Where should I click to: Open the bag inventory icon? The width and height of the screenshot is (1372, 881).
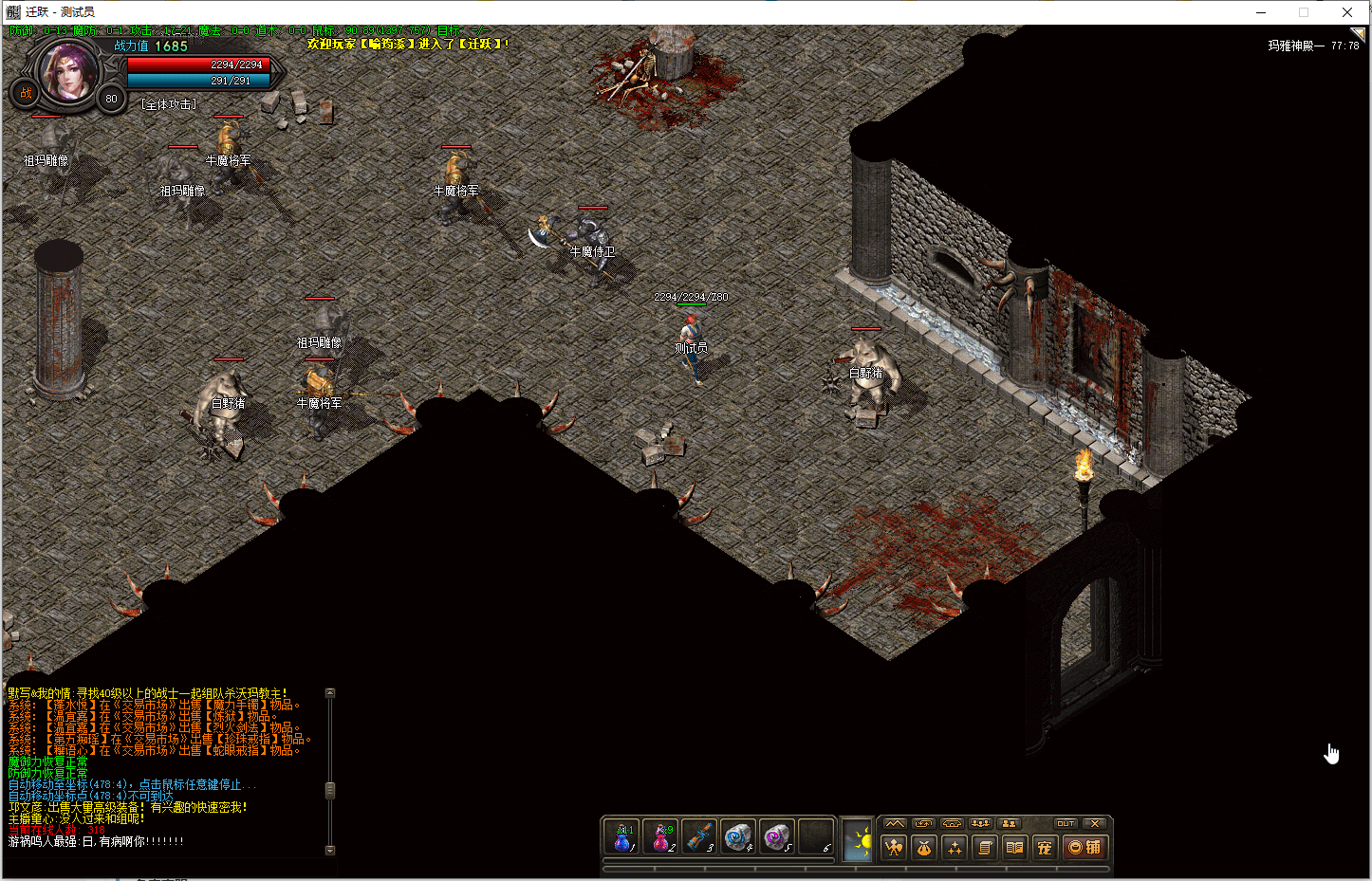click(924, 848)
